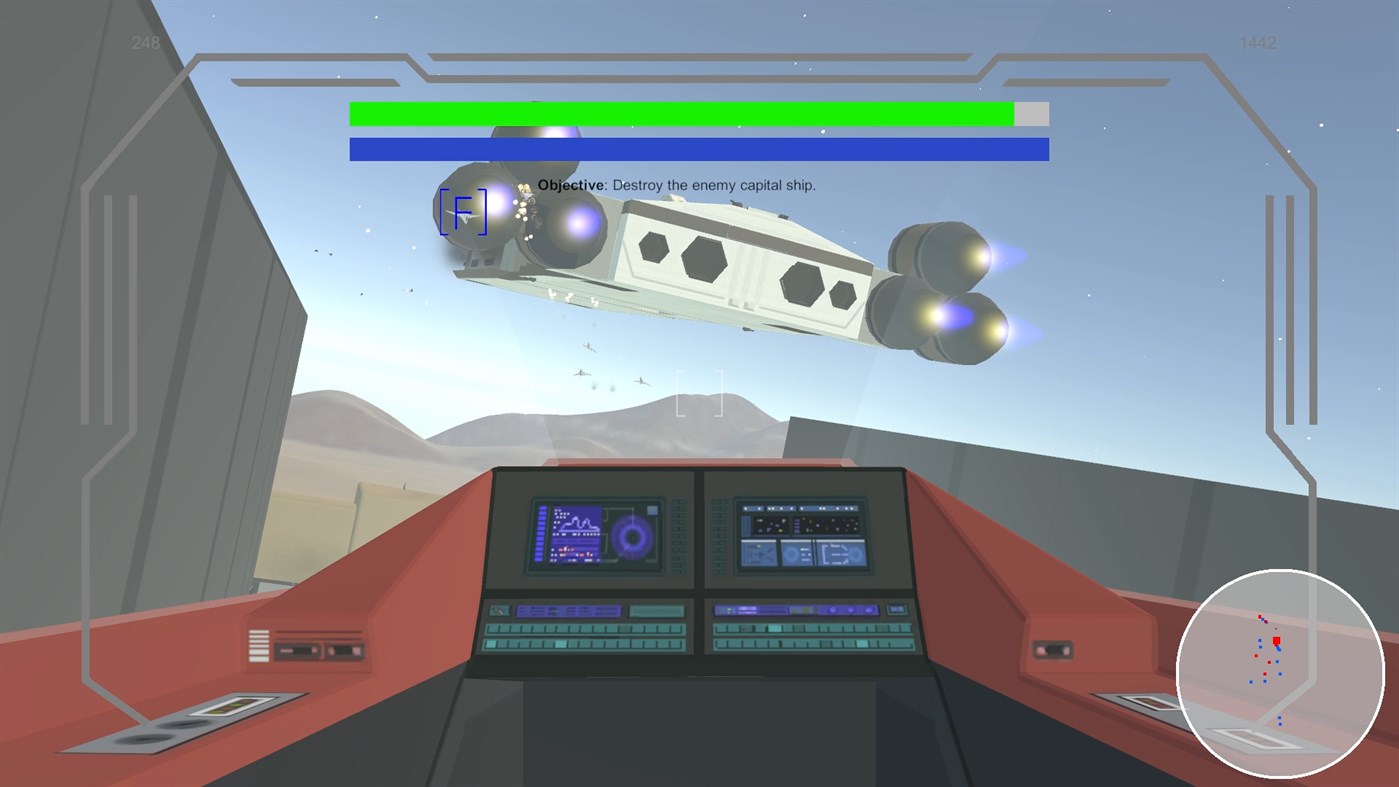Select the [F] target bracket on the fighter
The height and width of the screenshot is (787, 1399).
462,212
